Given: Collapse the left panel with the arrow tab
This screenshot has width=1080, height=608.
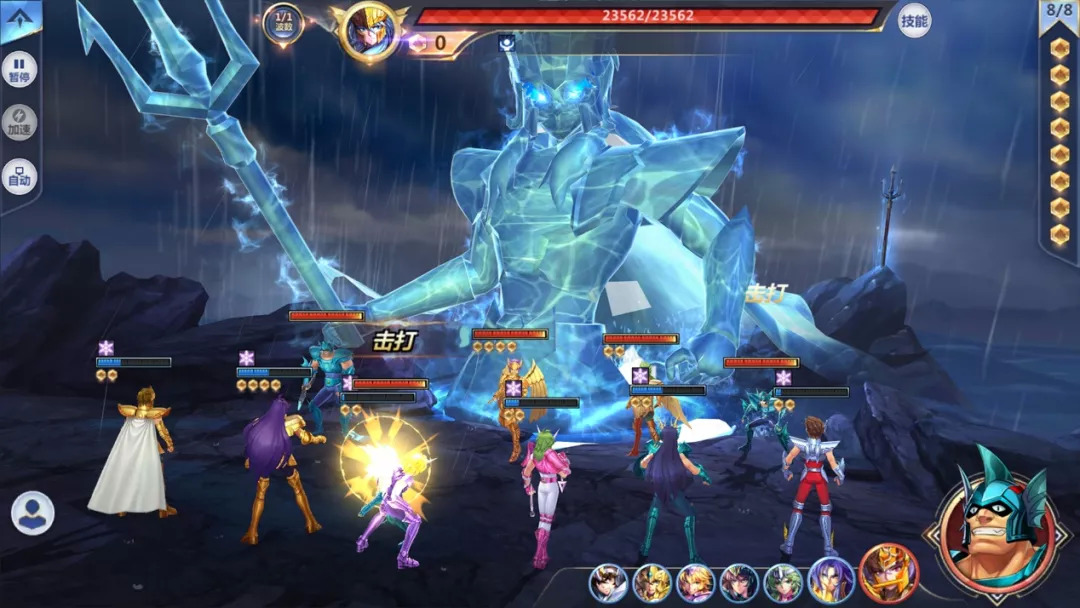Looking at the screenshot, I should [20, 20].
